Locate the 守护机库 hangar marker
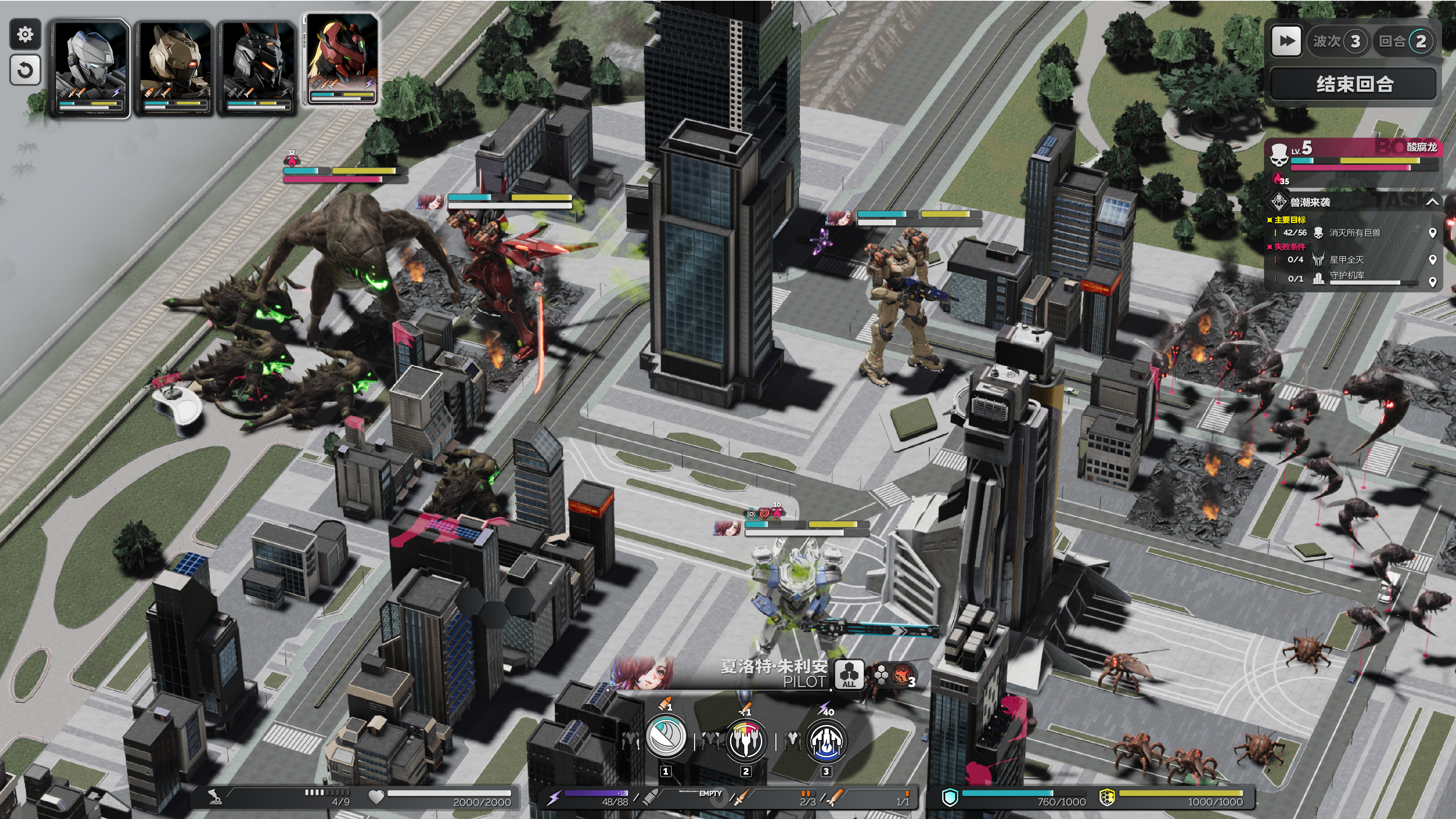The width and height of the screenshot is (1456, 819). (x=1432, y=281)
